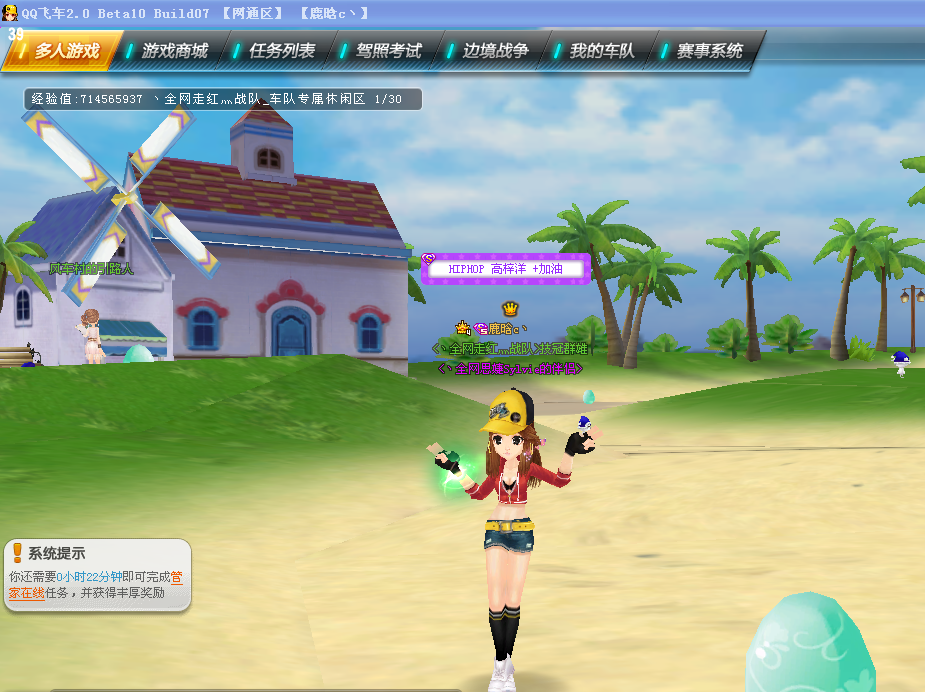Open the 多人游戏 tab
This screenshot has width=925, height=692.
[x=66, y=51]
